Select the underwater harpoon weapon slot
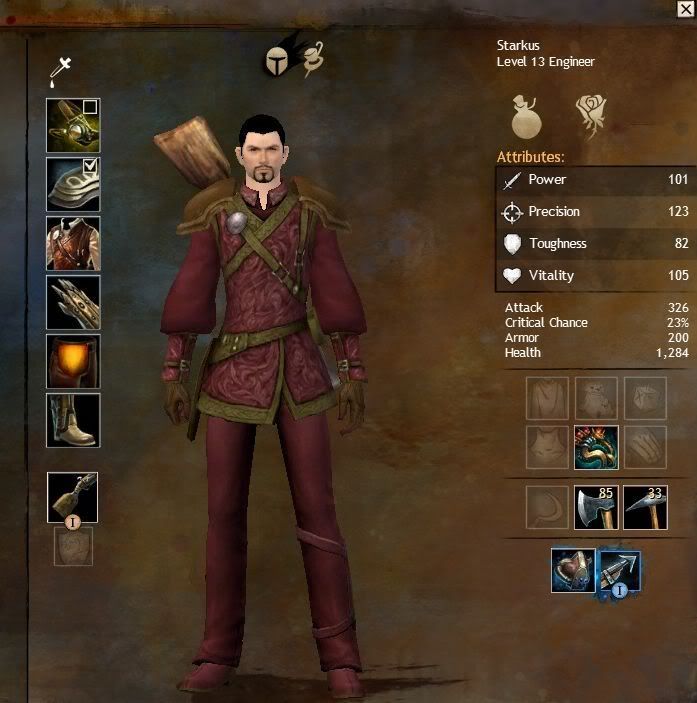This screenshot has height=703, width=697. pyautogui.click(x=619, y=571)
